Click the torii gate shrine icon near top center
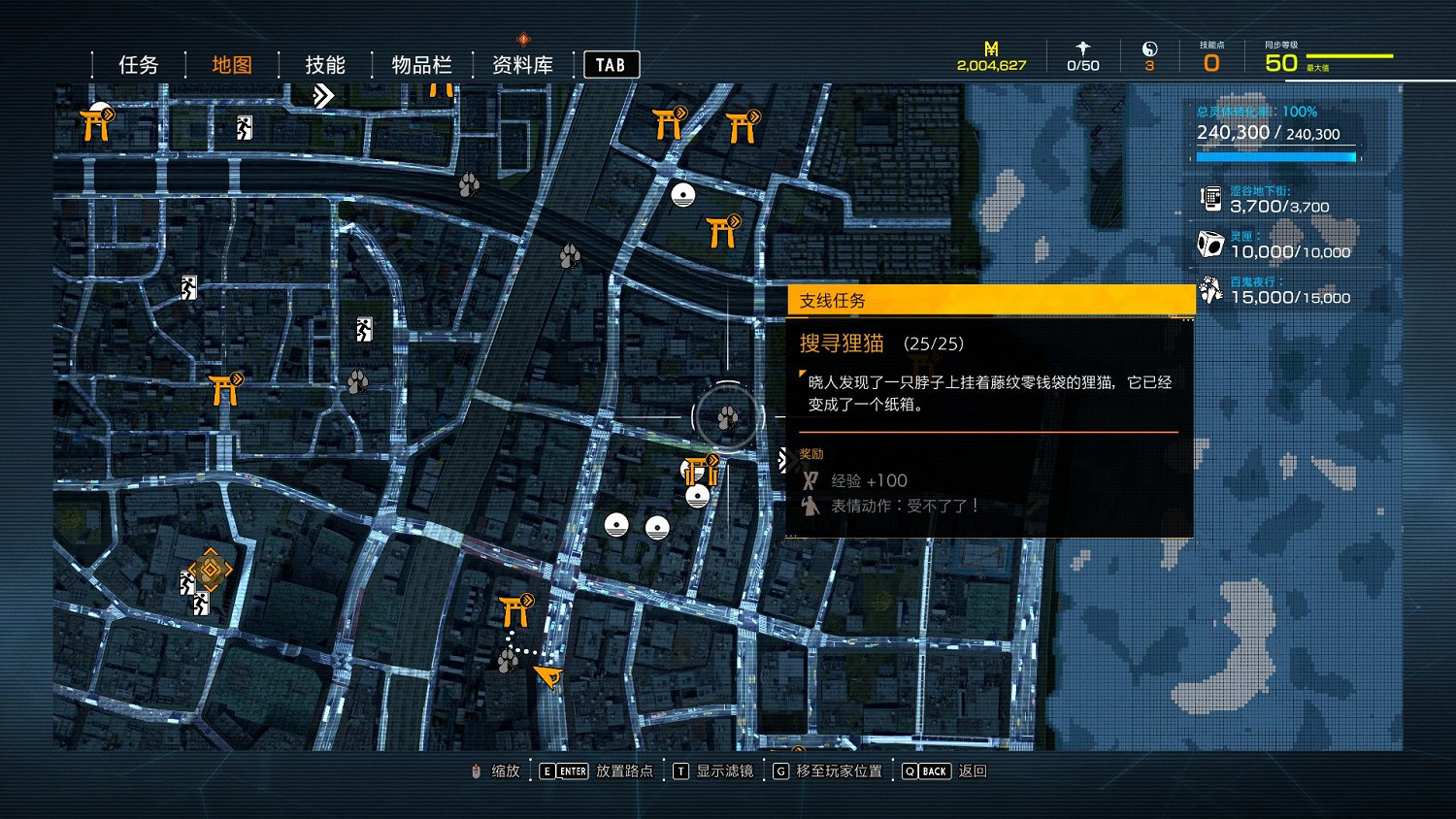Screen dimensions: 1456x819 pos(670,126)
